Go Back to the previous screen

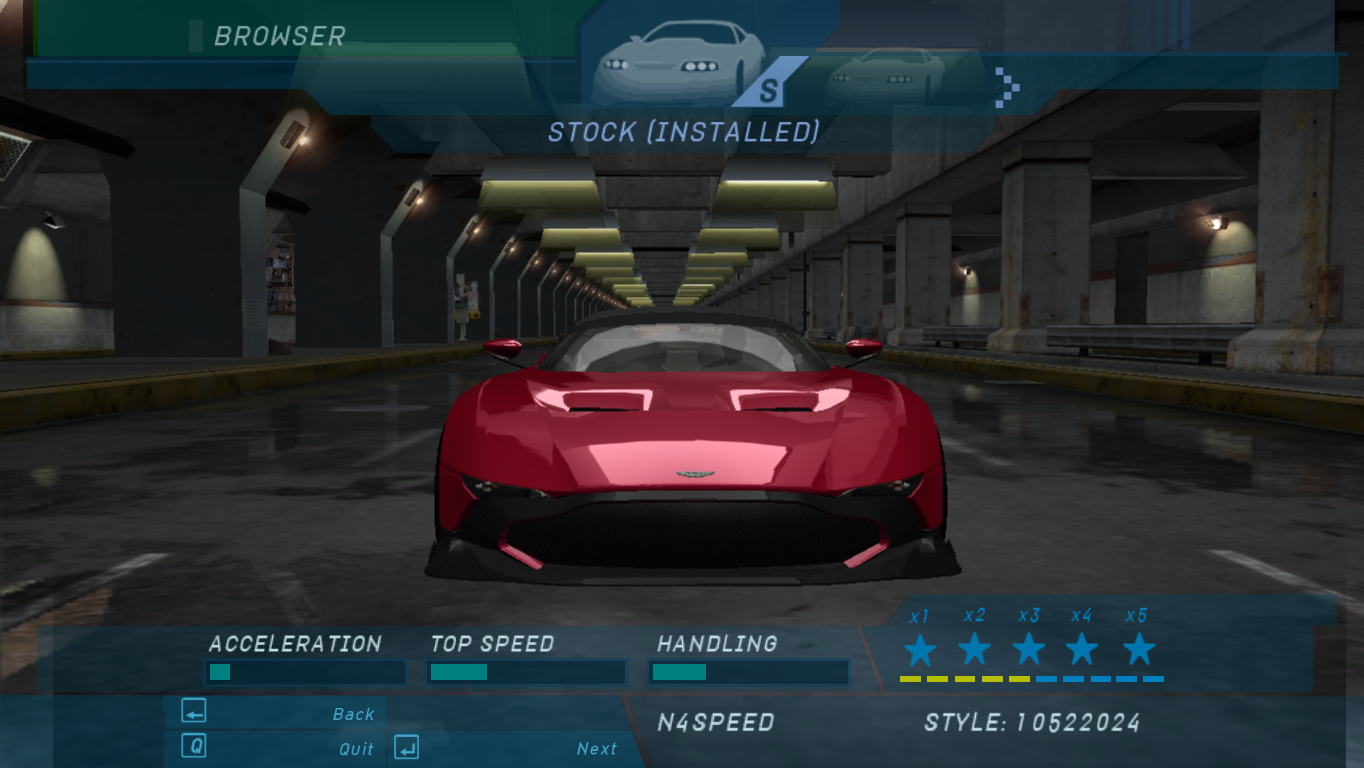point(277,713)
